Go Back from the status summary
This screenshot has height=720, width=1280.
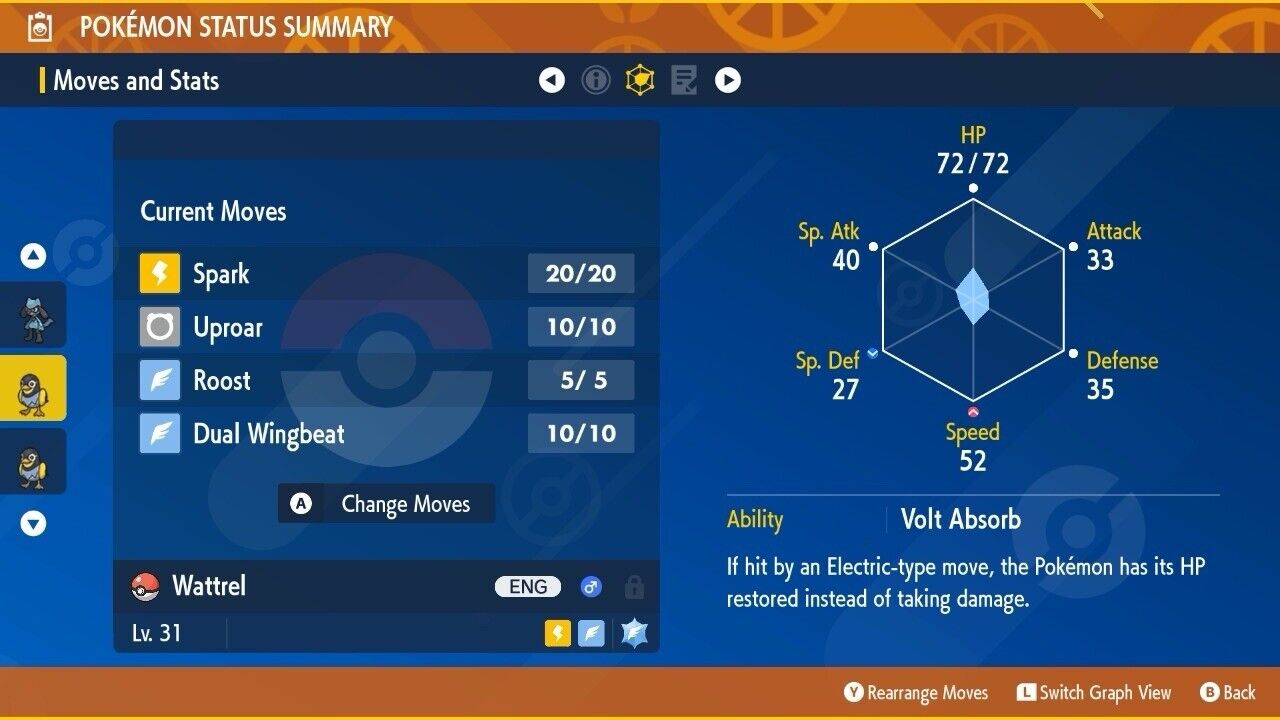1228,692
